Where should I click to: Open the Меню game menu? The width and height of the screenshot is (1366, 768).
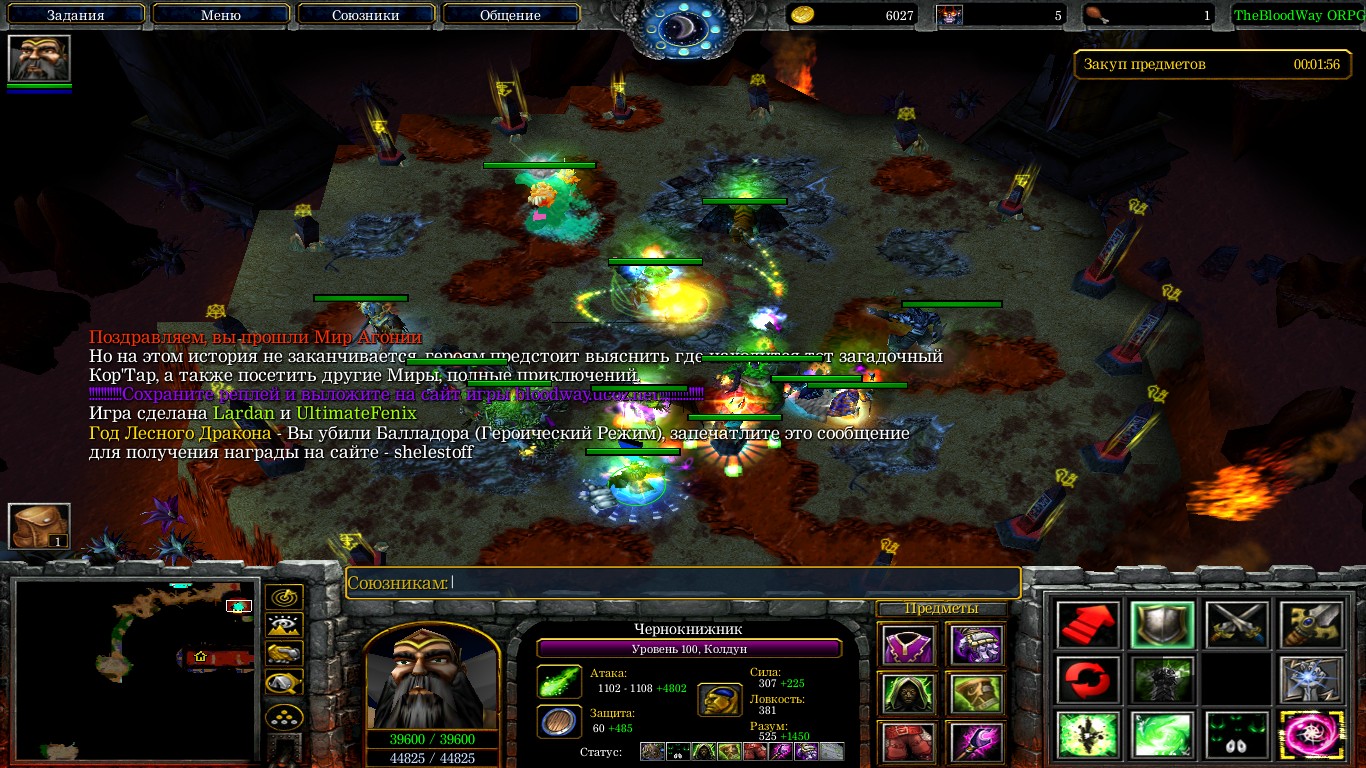tap(220, 15)
